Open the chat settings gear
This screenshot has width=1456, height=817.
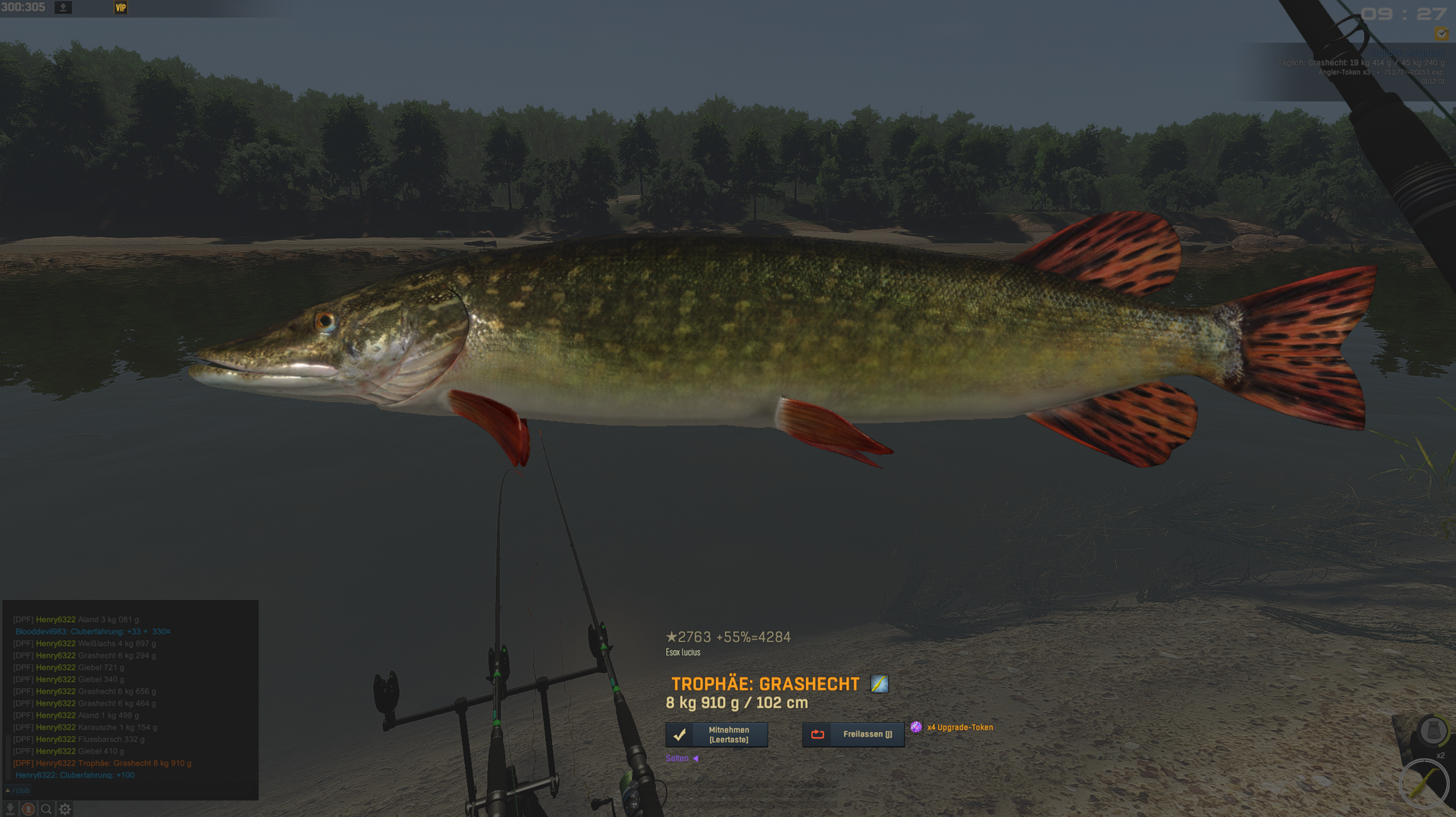pyautogui.click(x=65, y=809)
